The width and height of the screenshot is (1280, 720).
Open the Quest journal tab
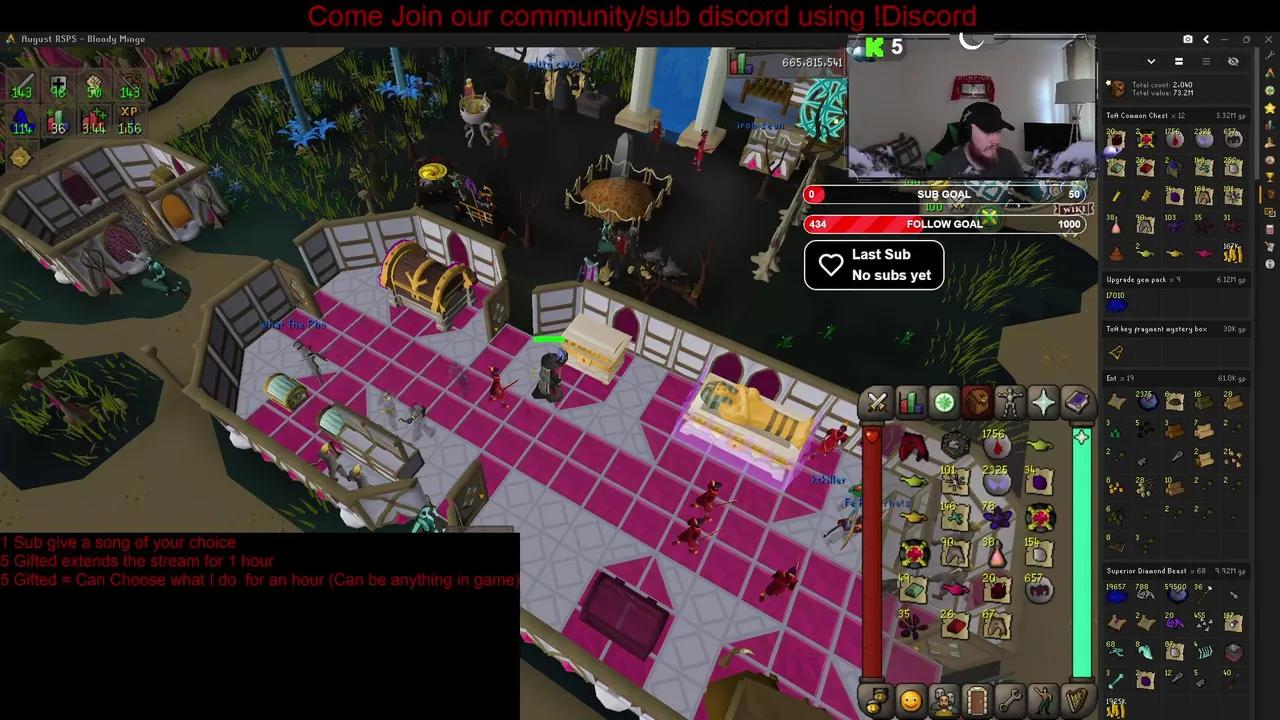(x=944, y=403)
